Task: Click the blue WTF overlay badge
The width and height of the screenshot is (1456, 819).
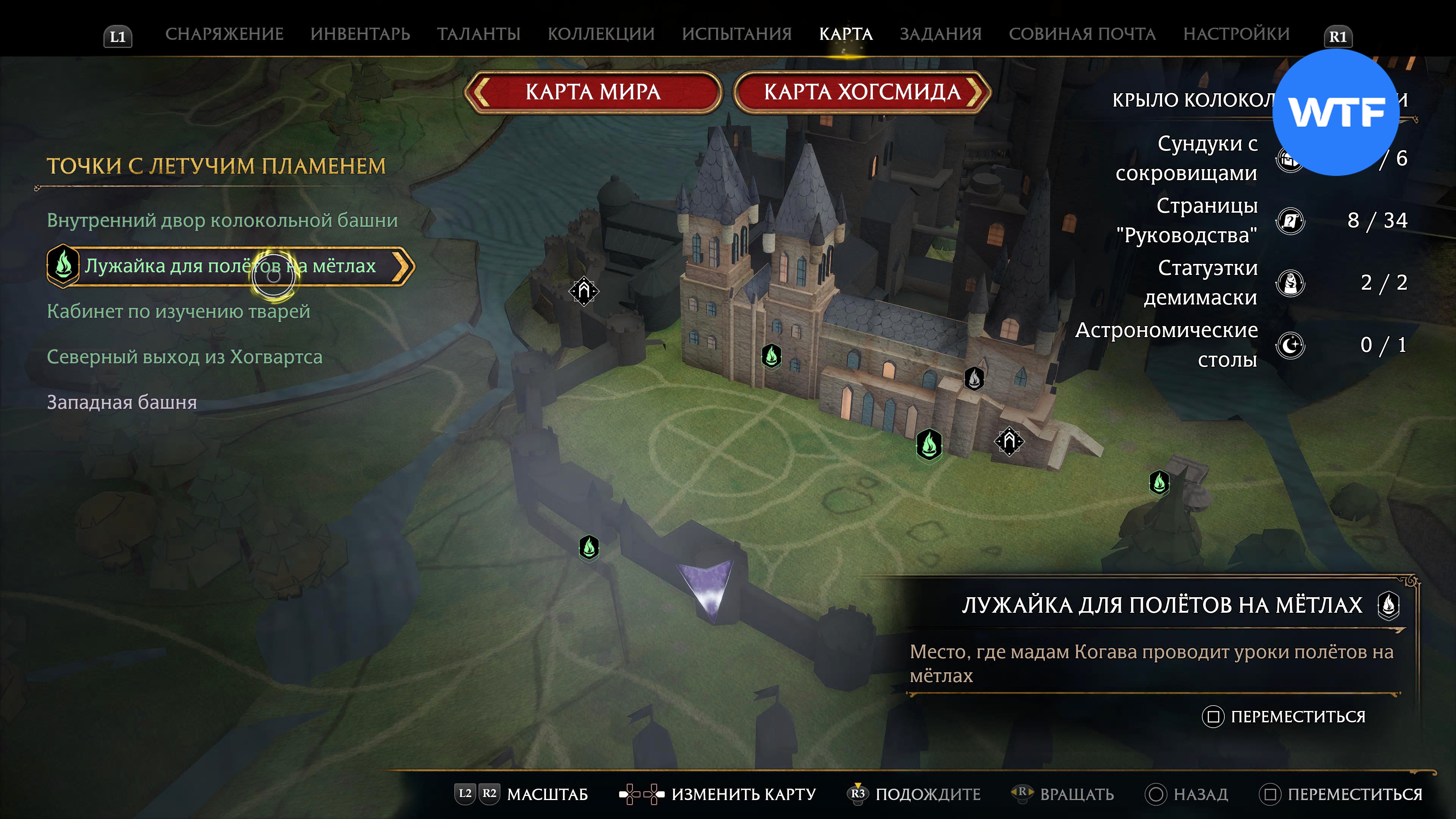Action: pyautogui.click(x=1336, y=113)
